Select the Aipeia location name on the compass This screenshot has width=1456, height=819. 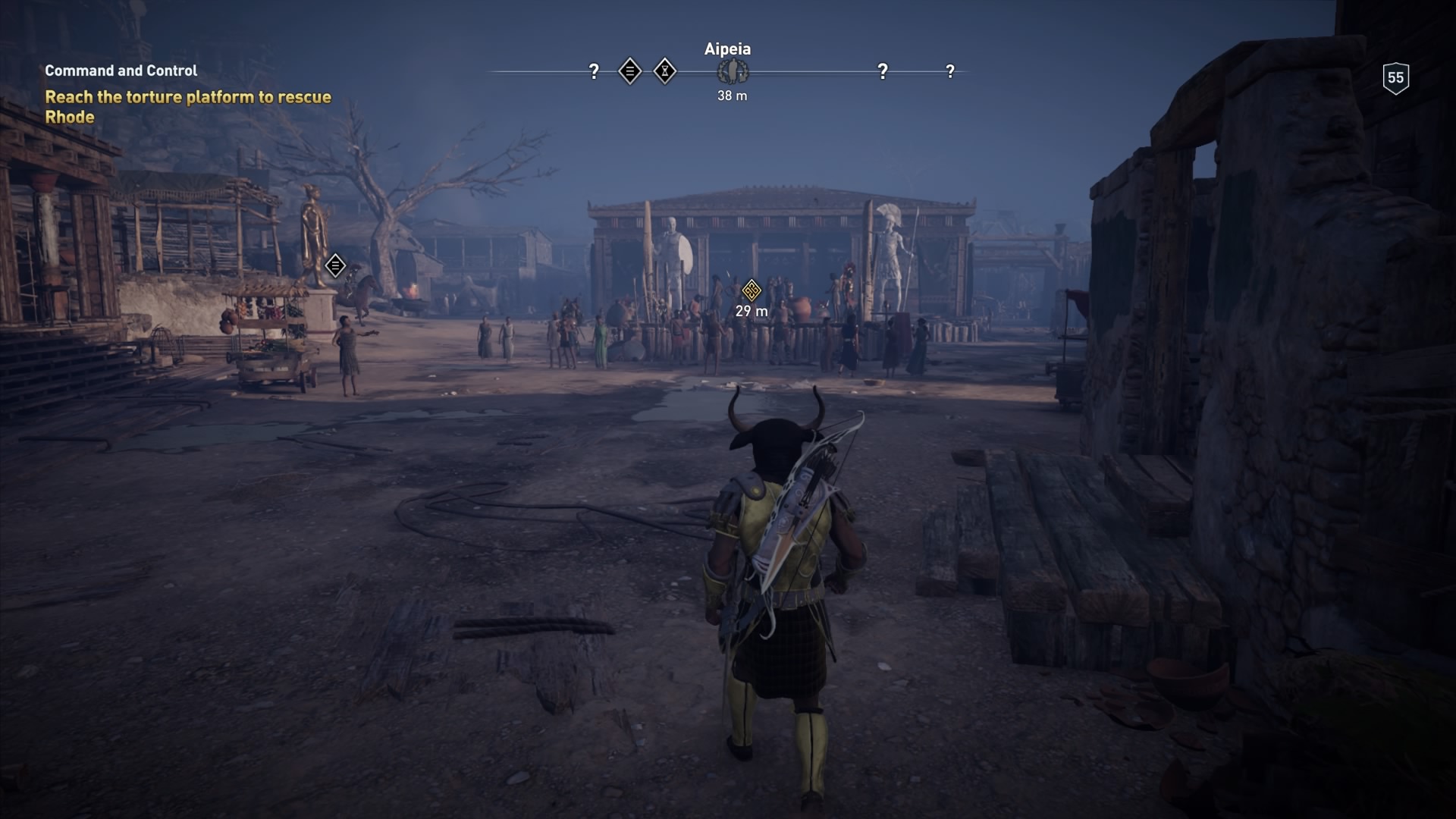click(726, 49)
